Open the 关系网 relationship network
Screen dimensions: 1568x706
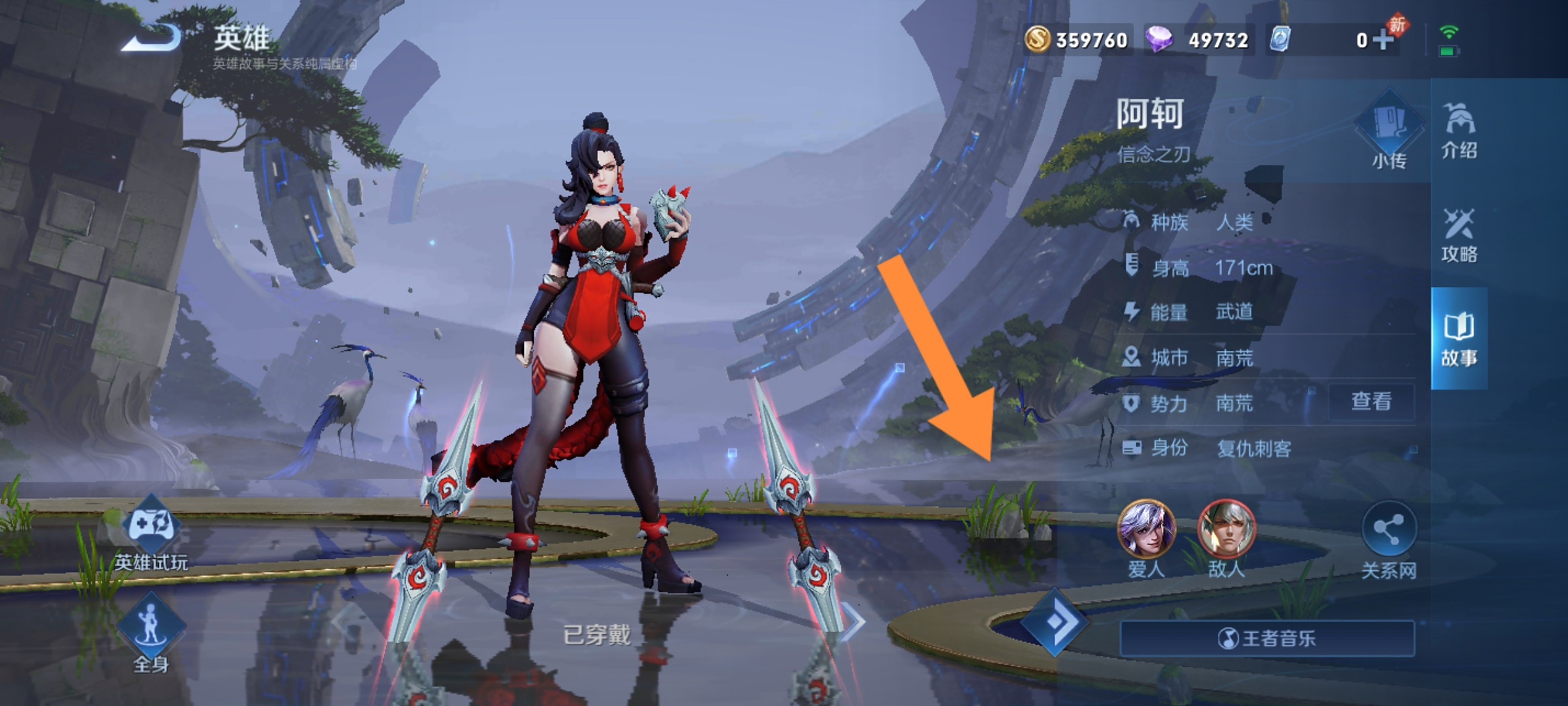1388,535
